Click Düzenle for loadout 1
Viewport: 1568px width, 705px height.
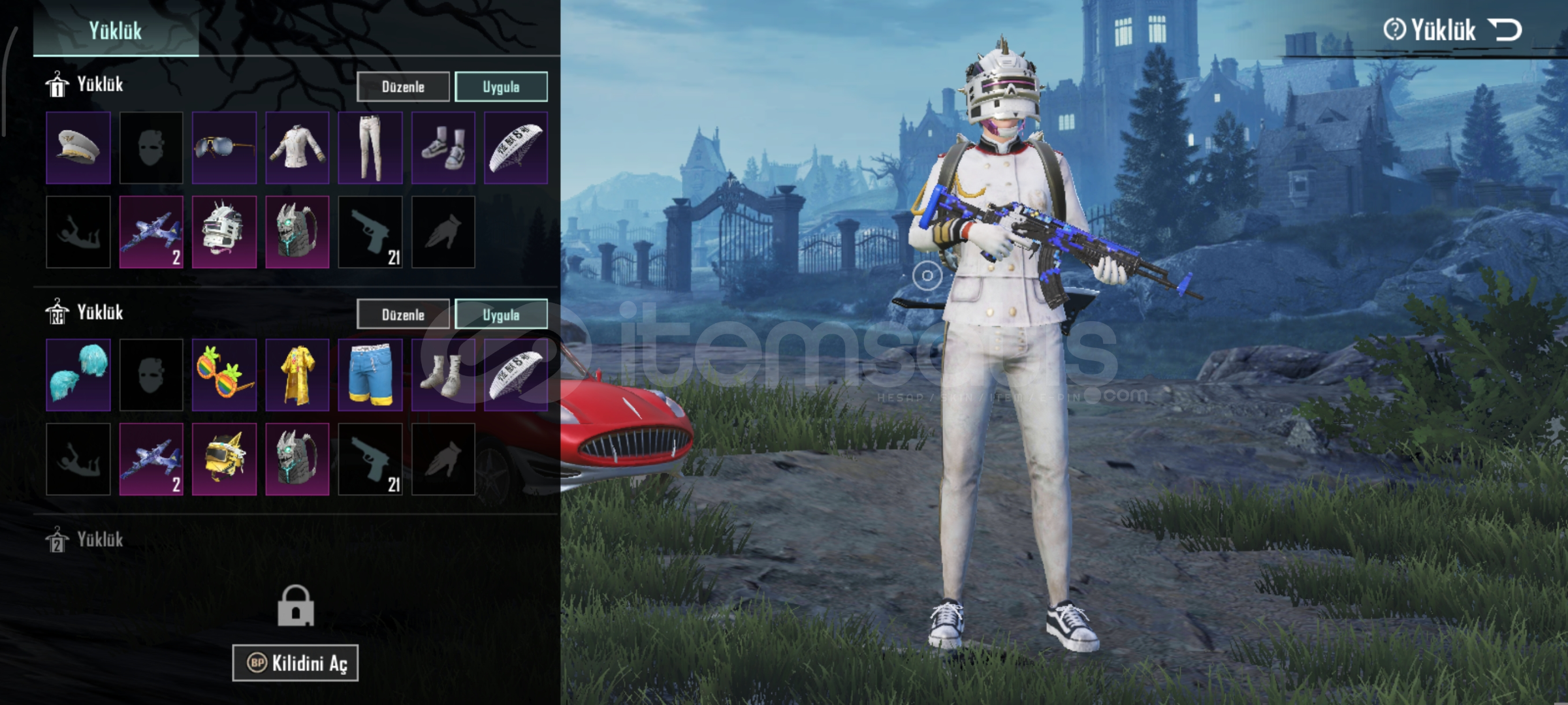[403, 87]
